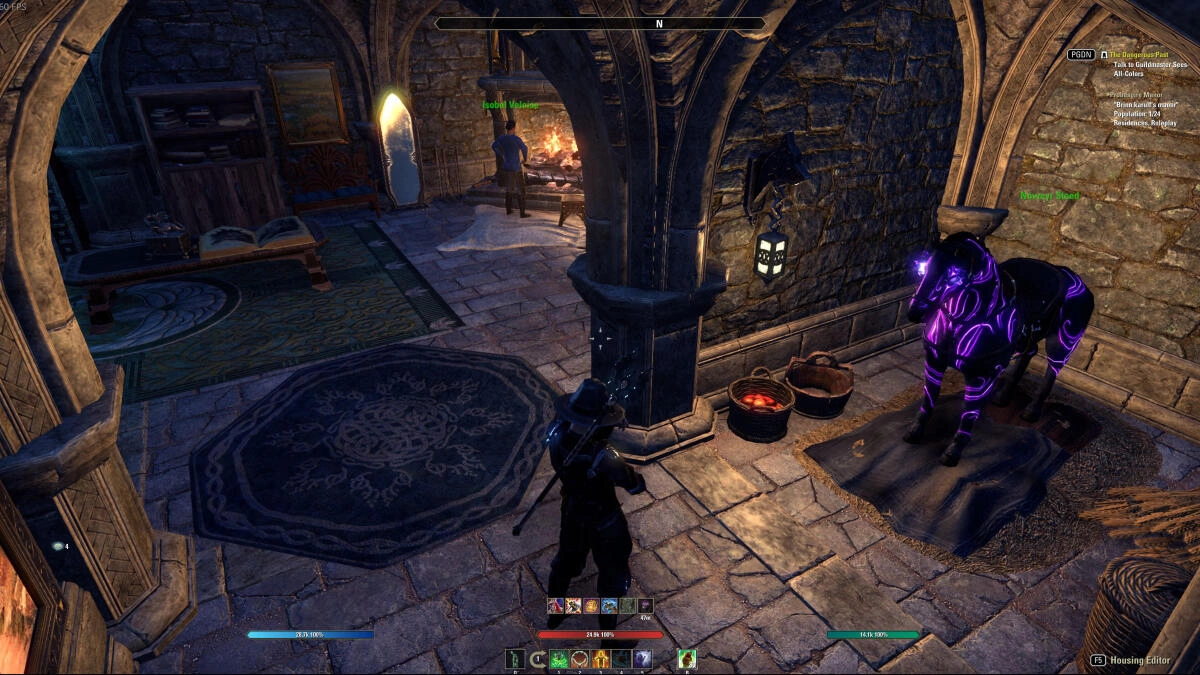This screenshot has width=1200, height=675.
Task: Click the PGDN tracker cycle label
Action: click(1081, 55)
